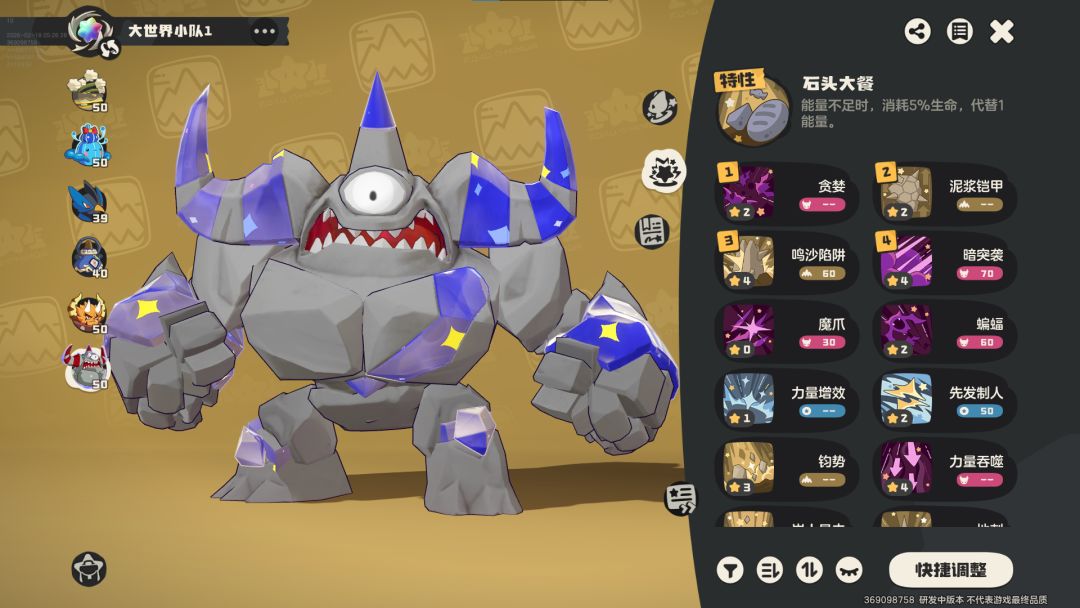Select the 先发制人 skill

pyautogui.click(x=945, y=401)
